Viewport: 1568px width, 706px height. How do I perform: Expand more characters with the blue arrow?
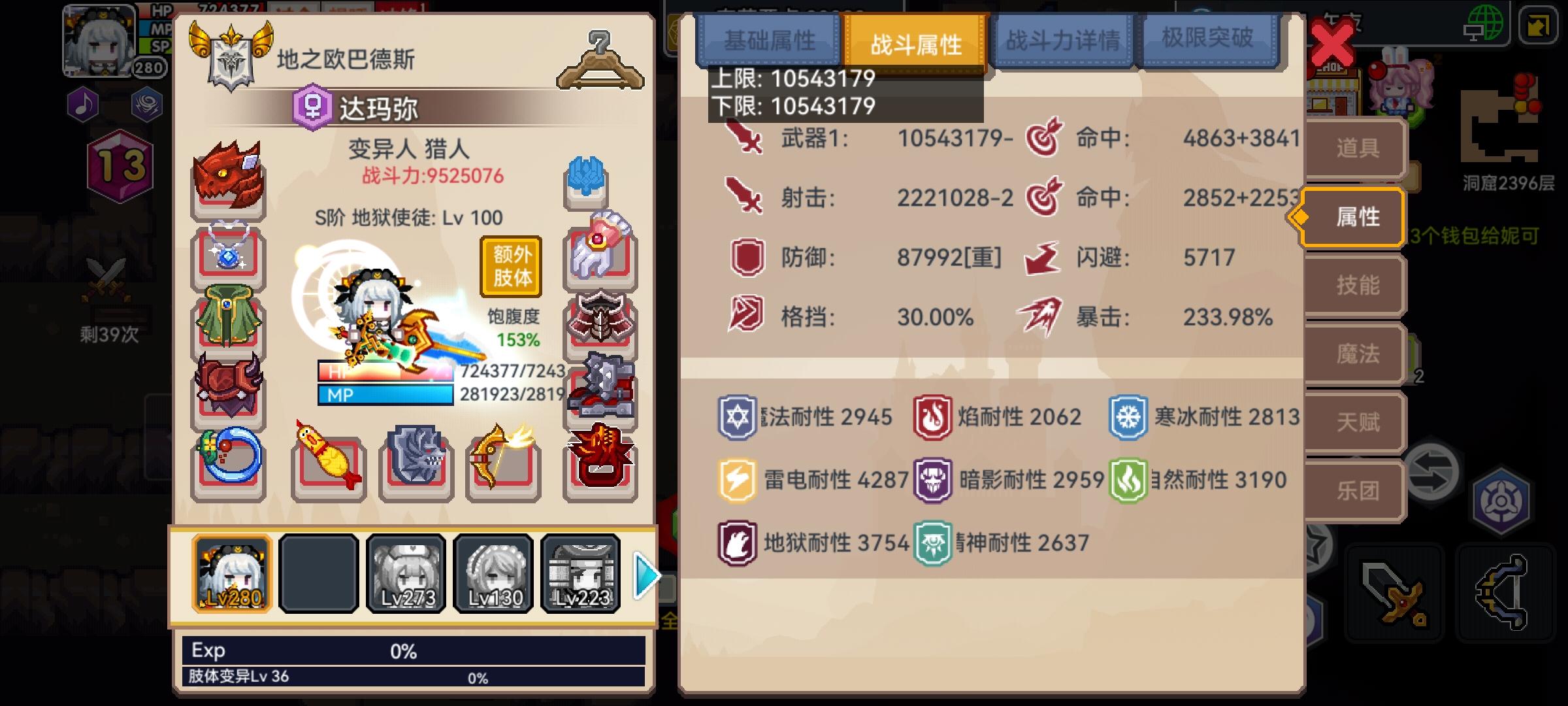click(x=645, y=574)
